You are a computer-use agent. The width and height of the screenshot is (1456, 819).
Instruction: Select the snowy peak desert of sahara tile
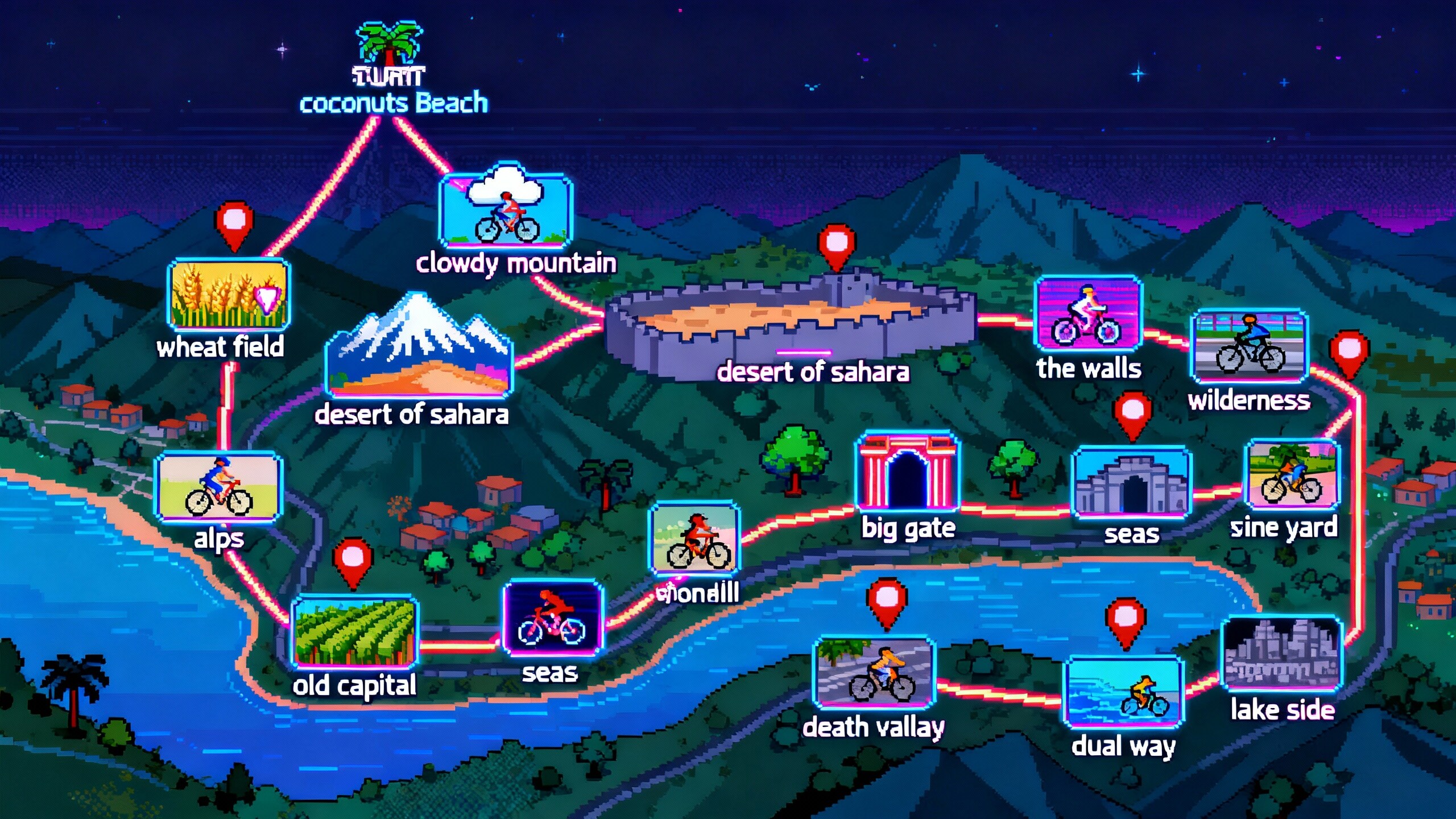419,348
